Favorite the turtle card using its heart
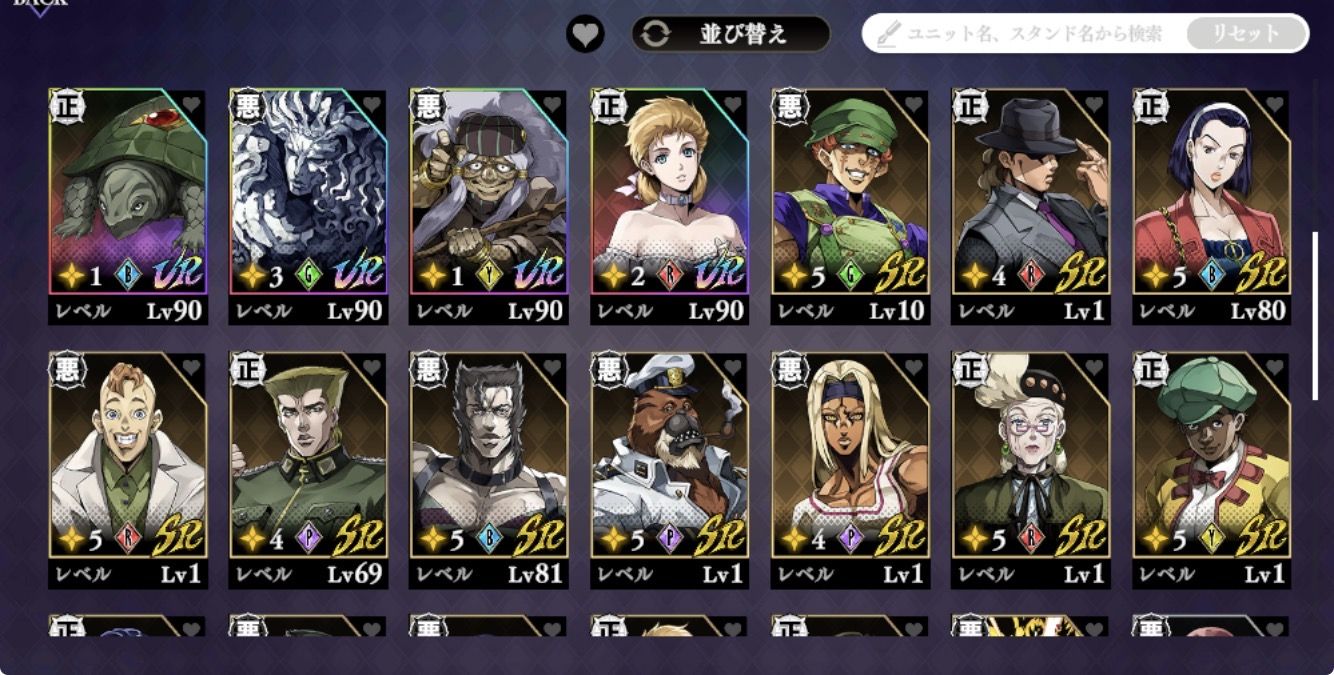This screenshot has width=1334, height=675. [x=192, y=104]
